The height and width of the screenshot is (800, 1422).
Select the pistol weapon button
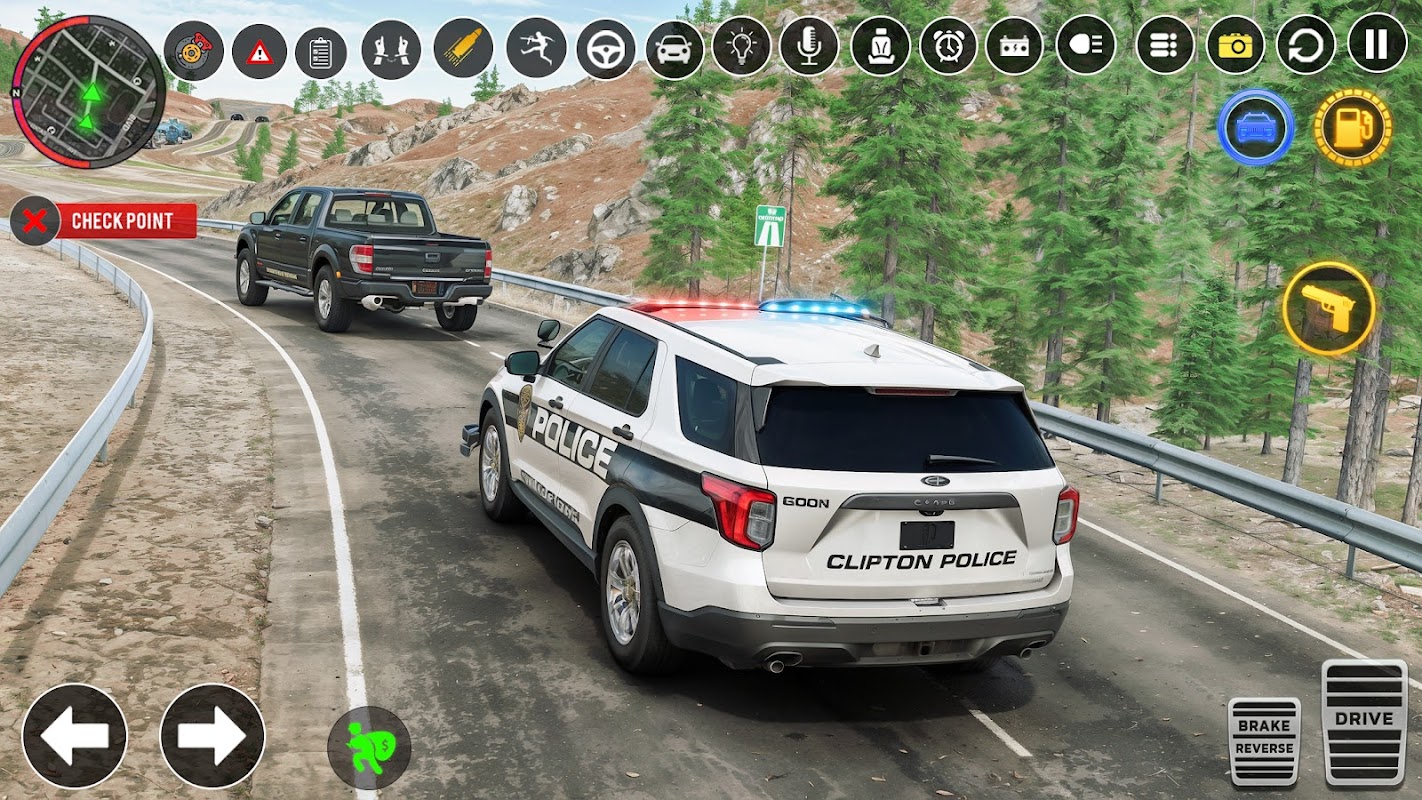pos(1328,309)
